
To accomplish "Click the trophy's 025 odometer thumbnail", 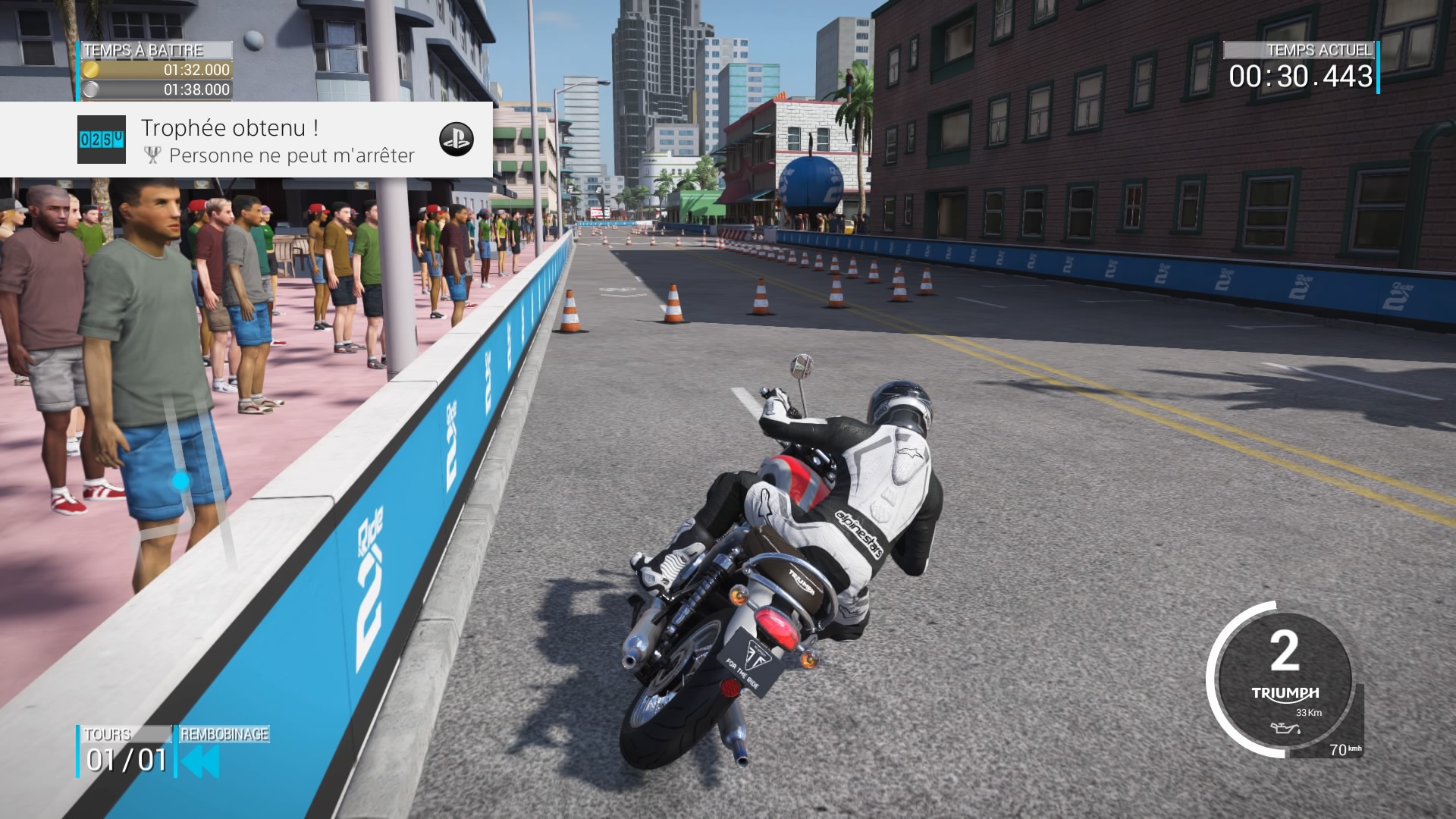I will (102, 140).
